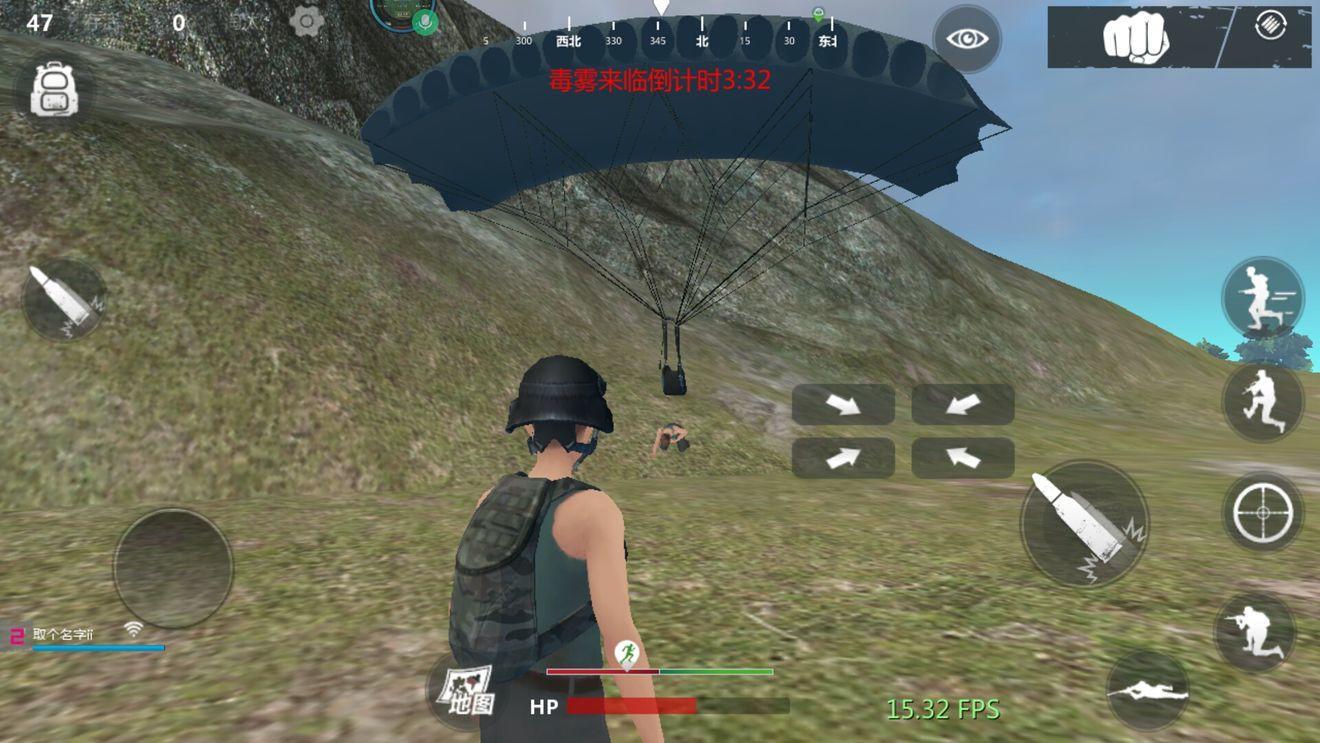This screenshot has width=1320, height=743.
Task: Click the arrow pointing down-left
Action: point(962,404)
